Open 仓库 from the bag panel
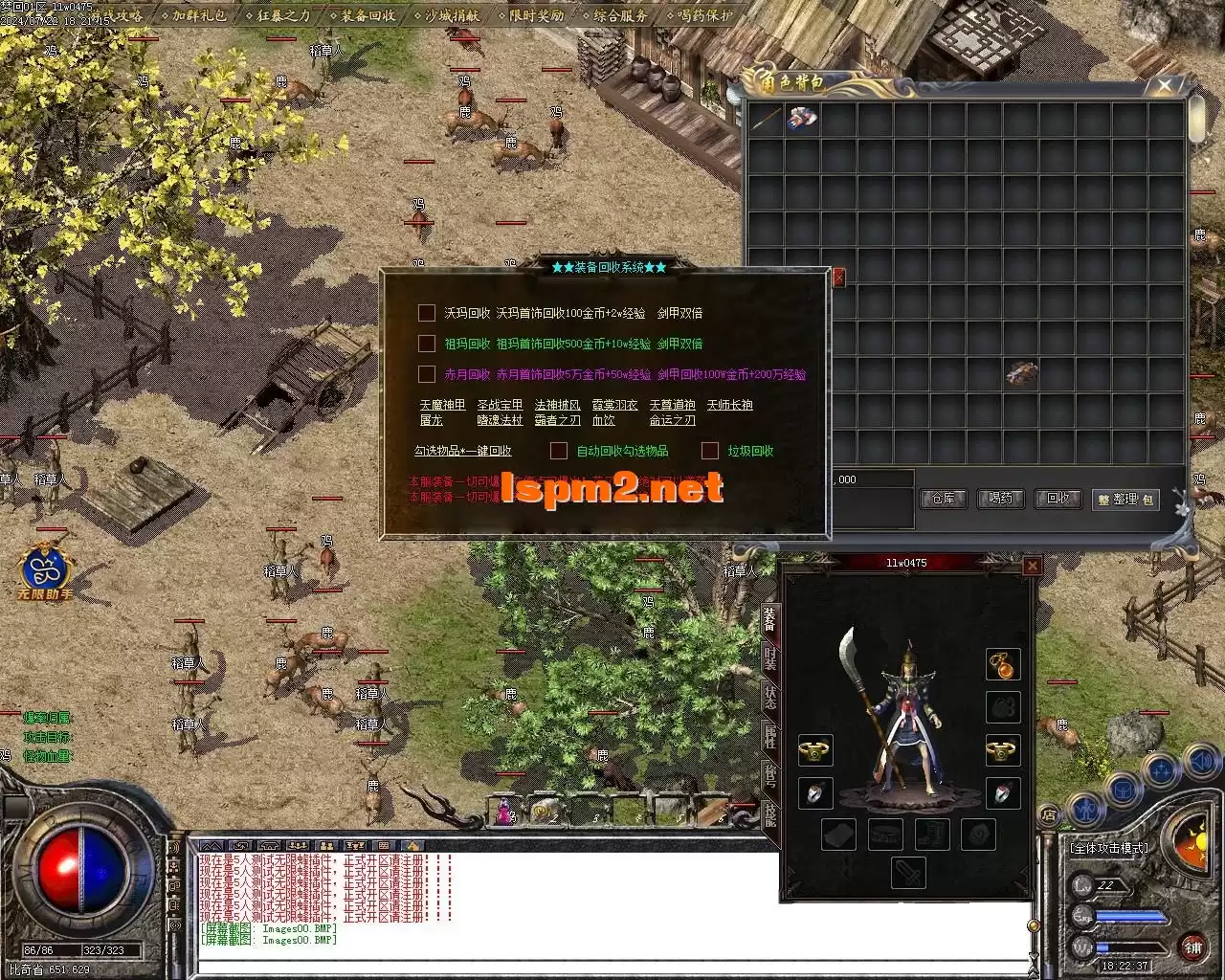This screenshot has width=1225, height=980. [944, 499]
